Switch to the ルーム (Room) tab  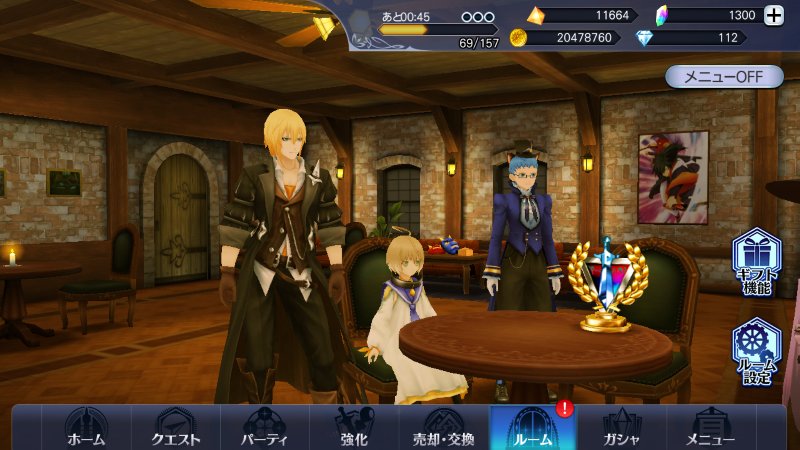pos(532,427)
